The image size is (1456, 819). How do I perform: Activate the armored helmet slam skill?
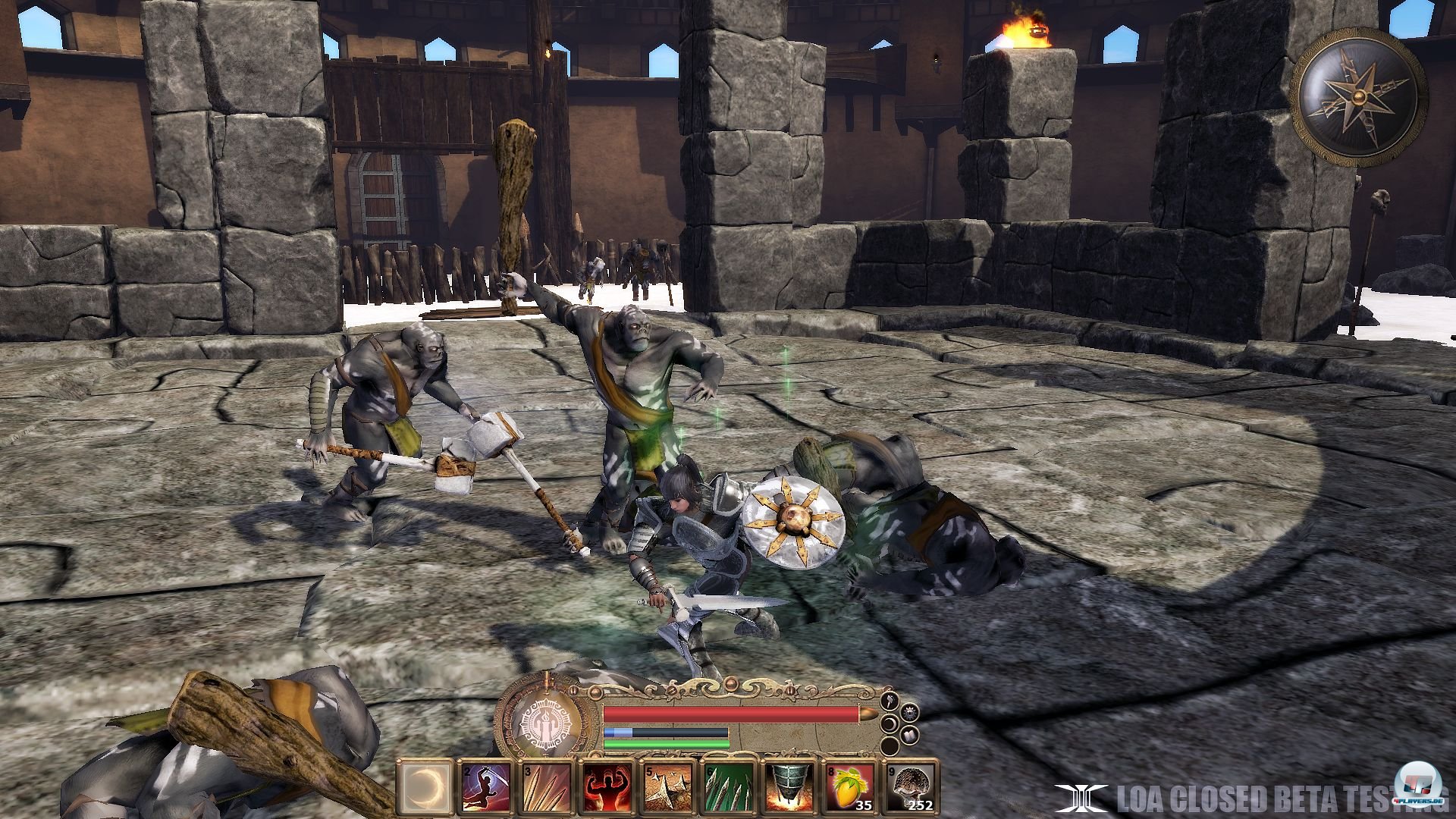[788, 786]
